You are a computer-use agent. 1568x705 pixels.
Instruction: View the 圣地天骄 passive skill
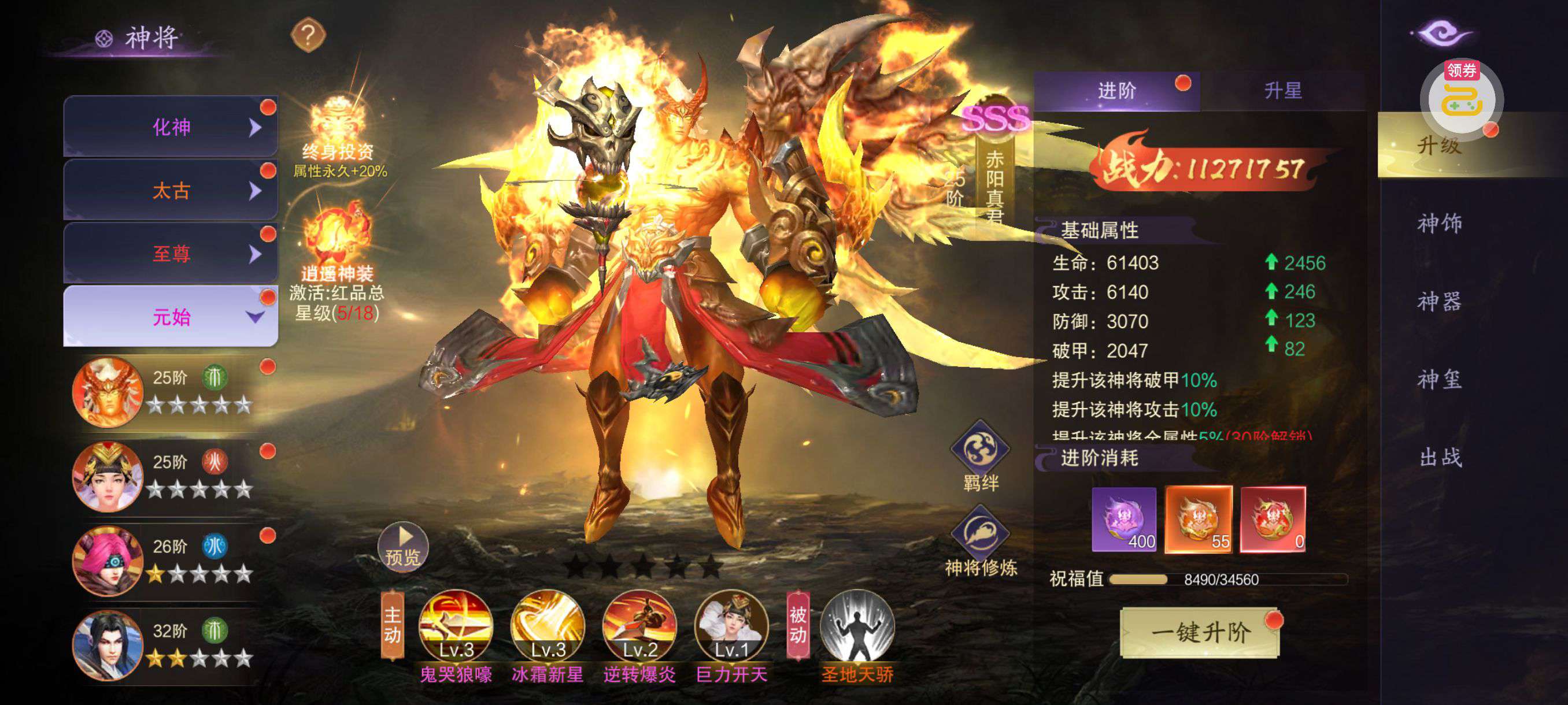857,626
